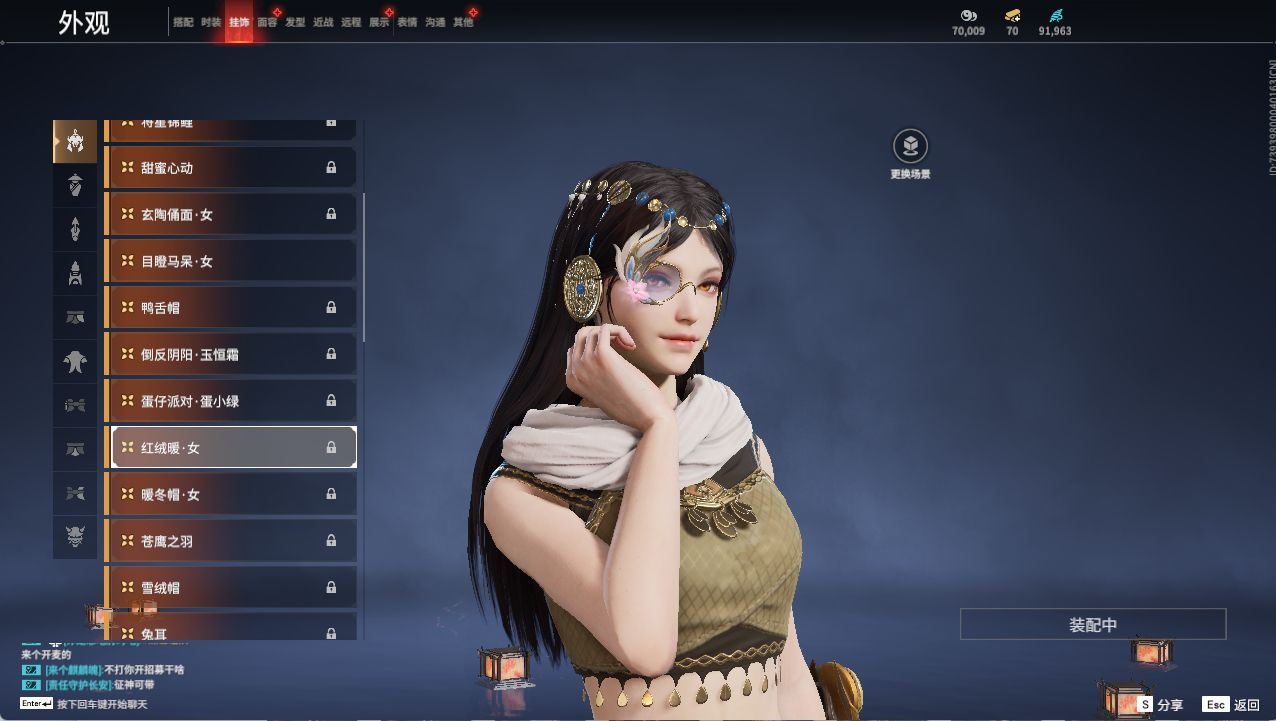
Task: Select the 鸭舌帽 list entry
Action: 231,308
